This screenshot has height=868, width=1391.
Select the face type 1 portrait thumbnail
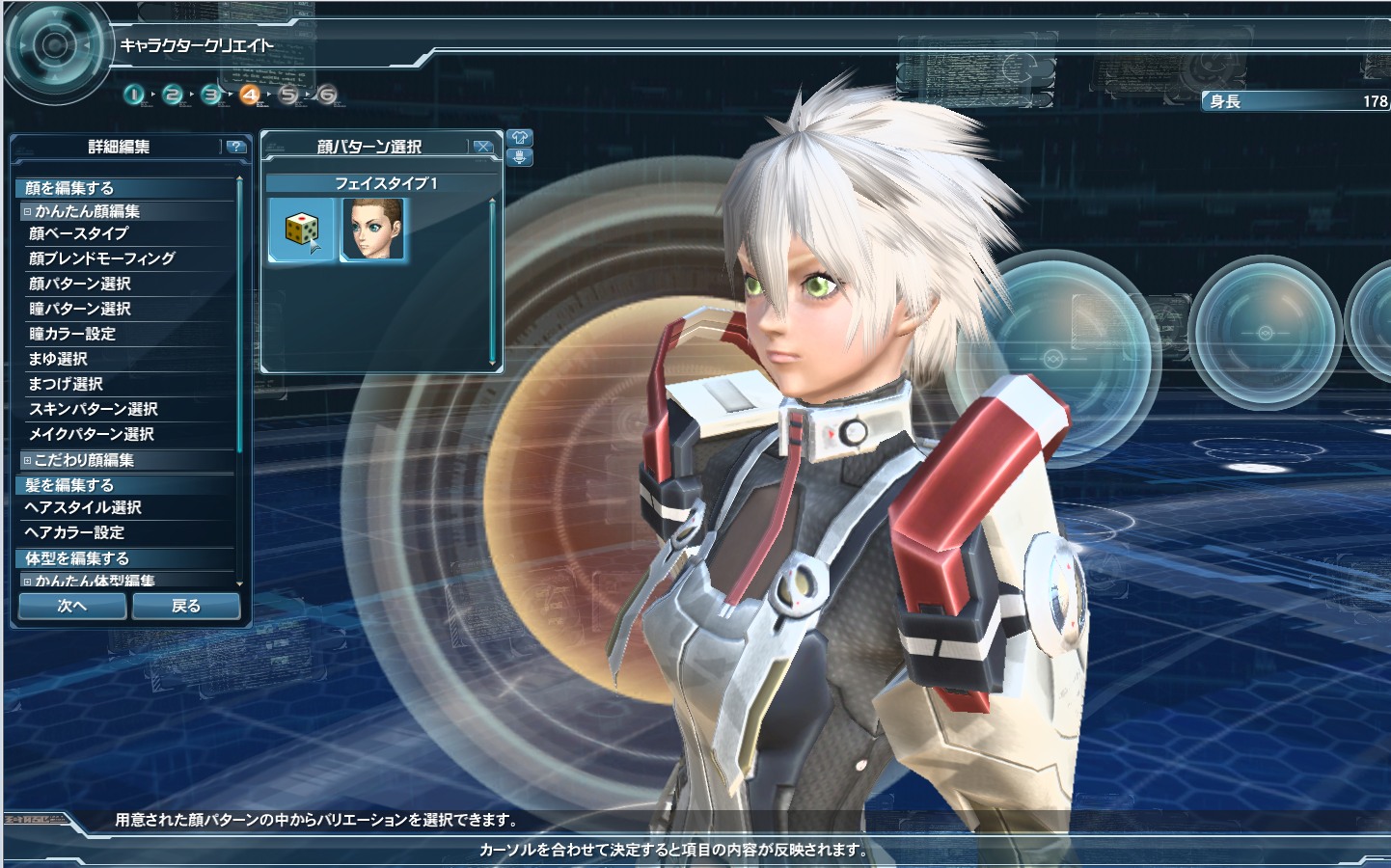coord(374,230)
